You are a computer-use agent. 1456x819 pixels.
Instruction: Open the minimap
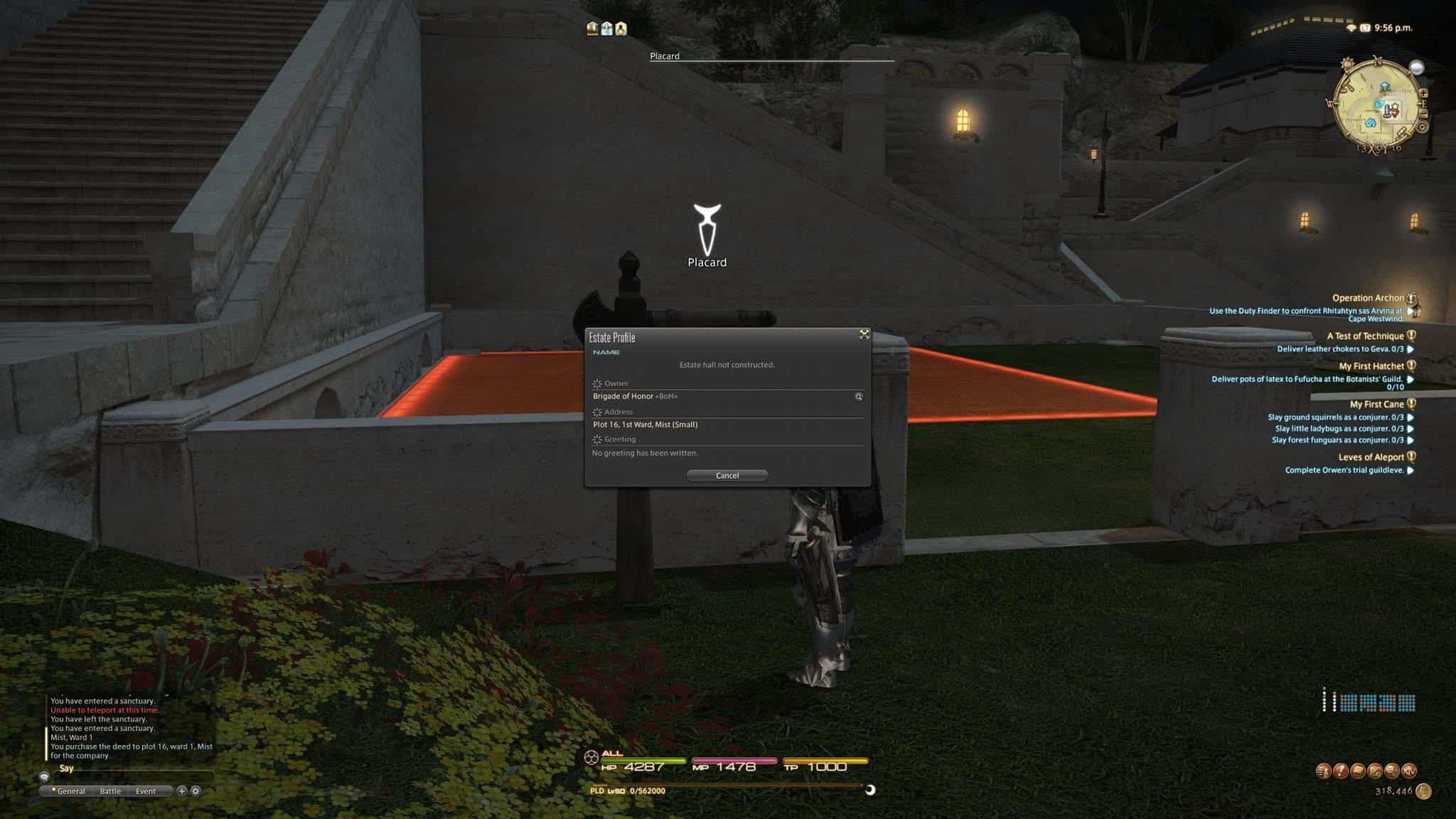pos(1378,107)
